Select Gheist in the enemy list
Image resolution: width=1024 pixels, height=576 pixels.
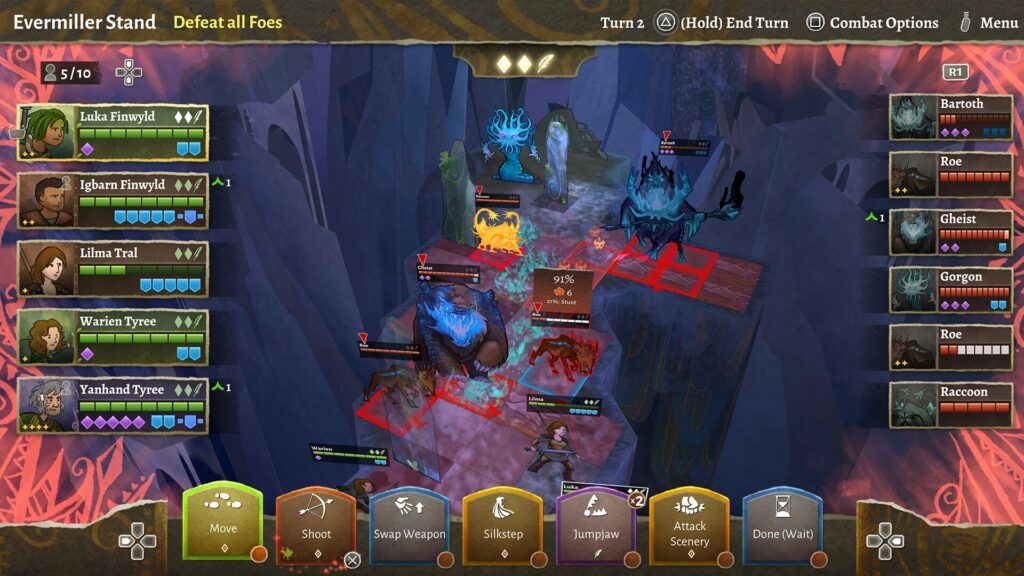(951, 232)
